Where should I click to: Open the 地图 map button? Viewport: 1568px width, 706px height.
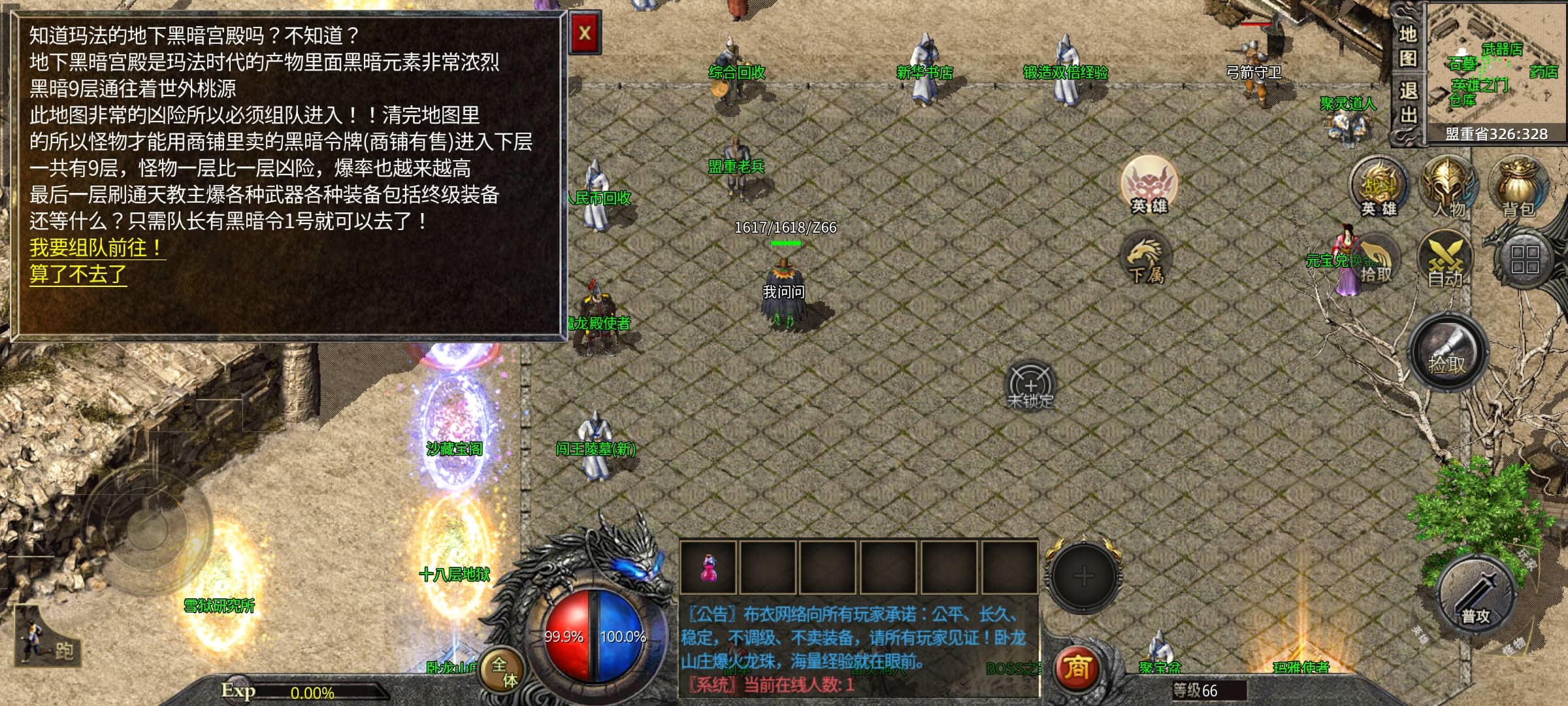tap(1408, 46)
